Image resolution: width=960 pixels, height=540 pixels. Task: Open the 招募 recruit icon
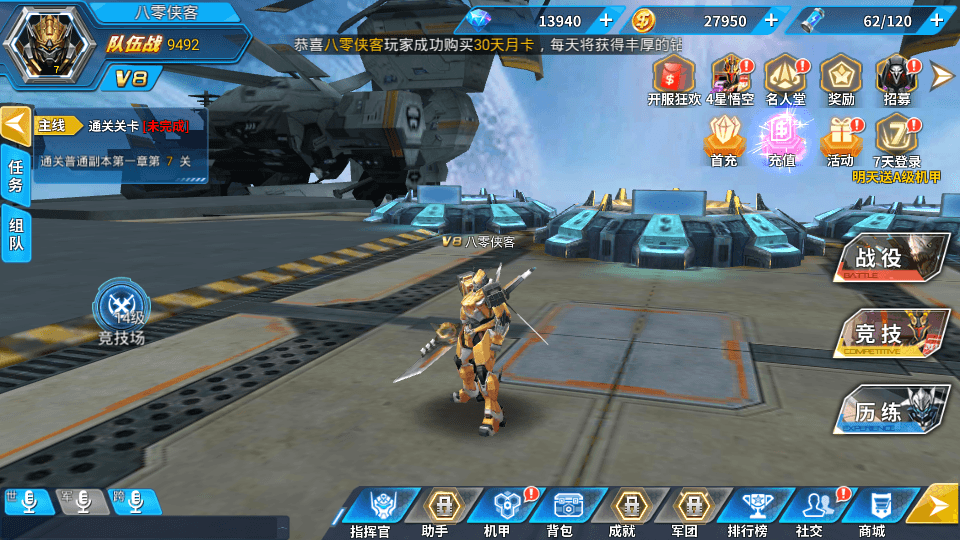tap(896, 78)
